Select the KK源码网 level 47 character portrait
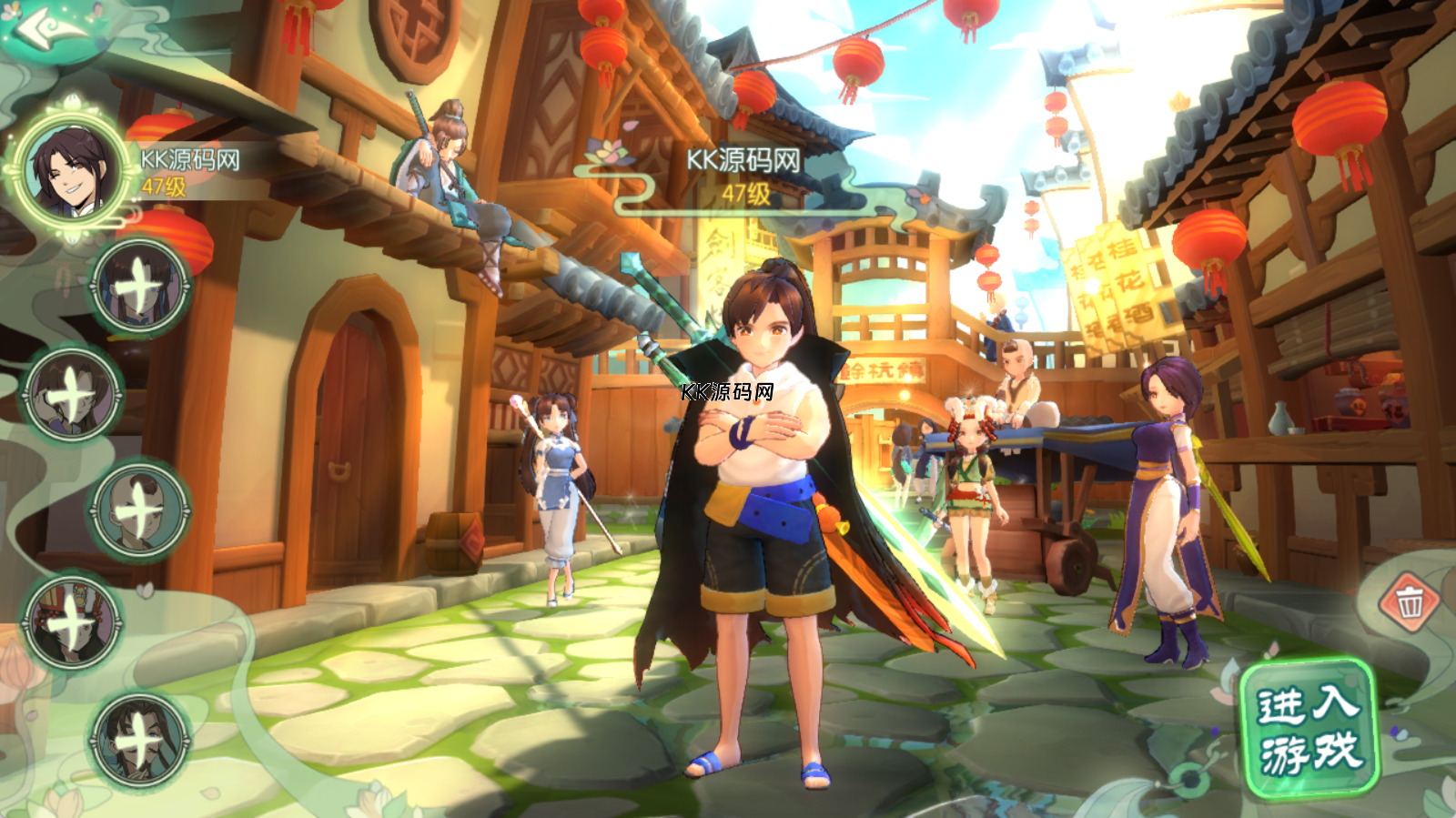The width and height of the screenshot is (1456, 818). click(x=73, y=171)
